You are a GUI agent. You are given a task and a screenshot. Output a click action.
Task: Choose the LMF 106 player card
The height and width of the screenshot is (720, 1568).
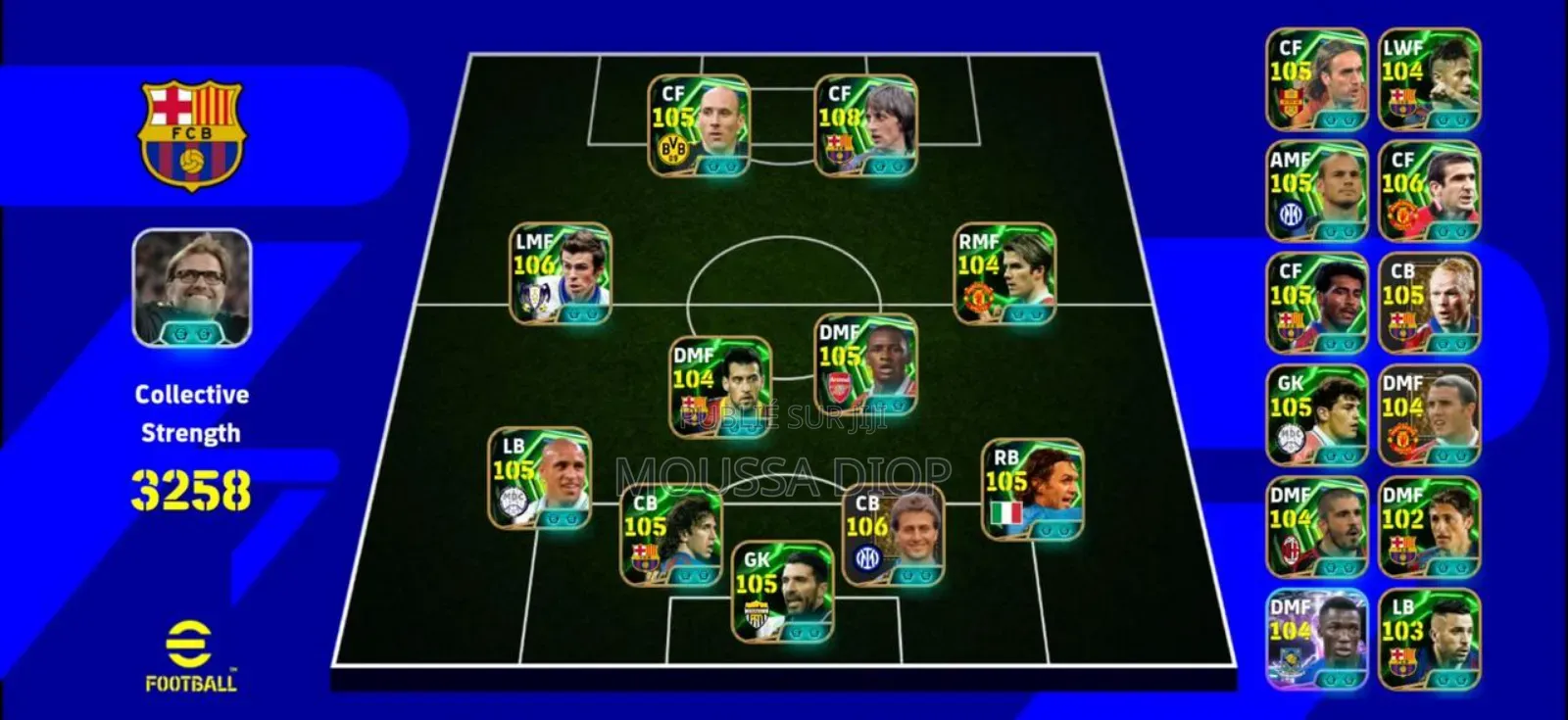(561, 273)
